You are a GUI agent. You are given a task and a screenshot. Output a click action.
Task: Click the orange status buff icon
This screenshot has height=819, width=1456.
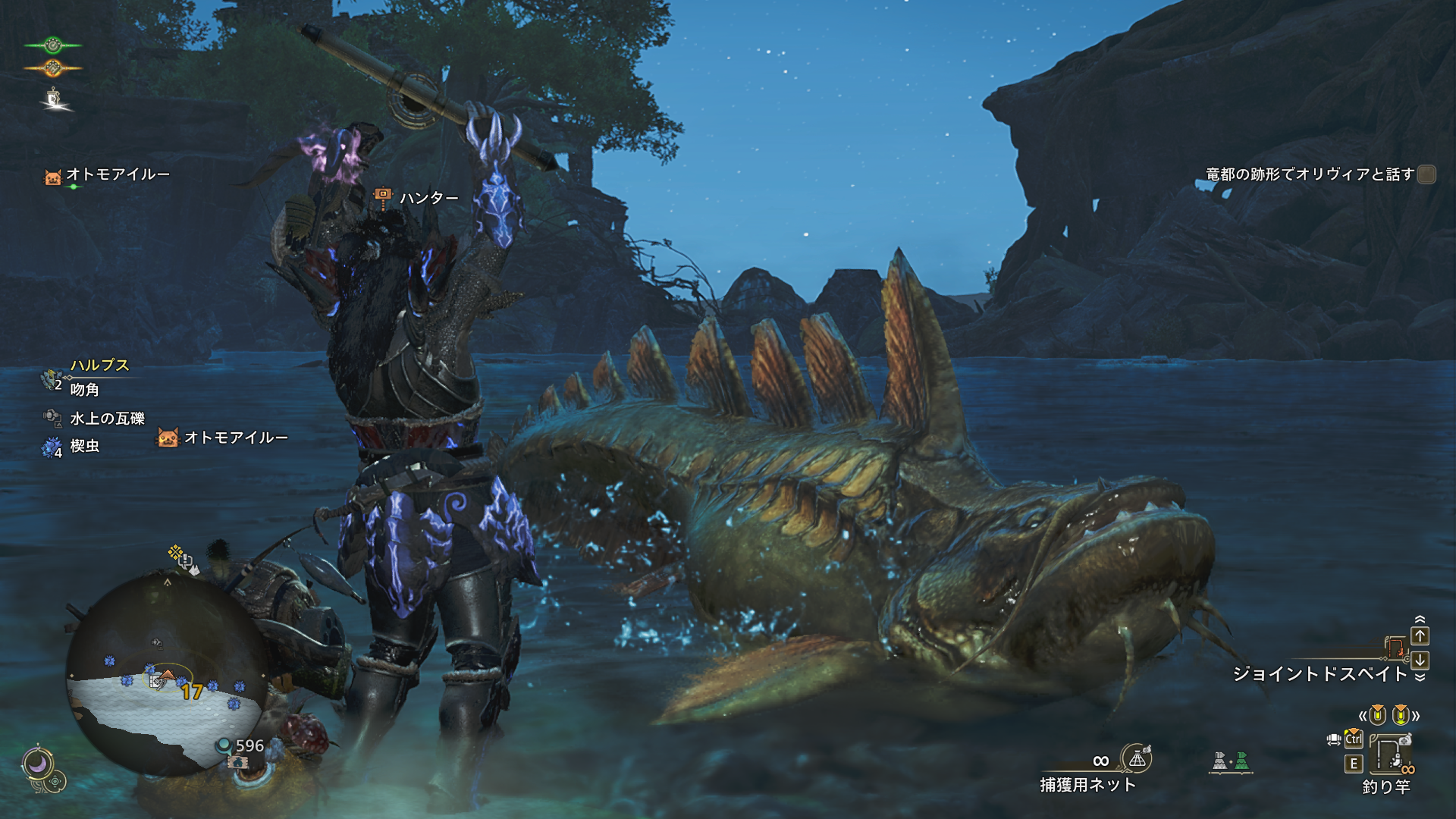52,68
